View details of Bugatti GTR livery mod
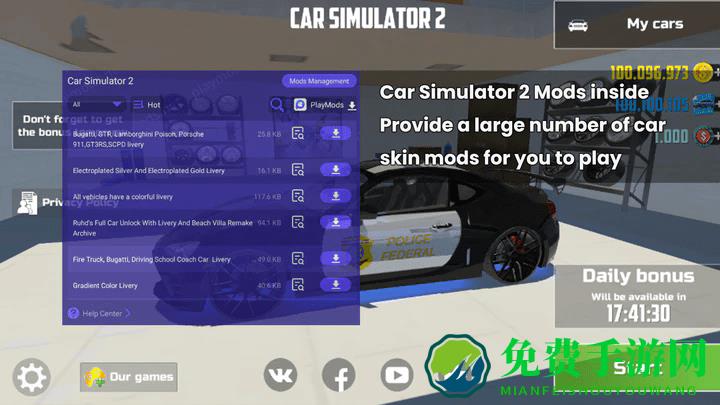 (x=298, y=134)
